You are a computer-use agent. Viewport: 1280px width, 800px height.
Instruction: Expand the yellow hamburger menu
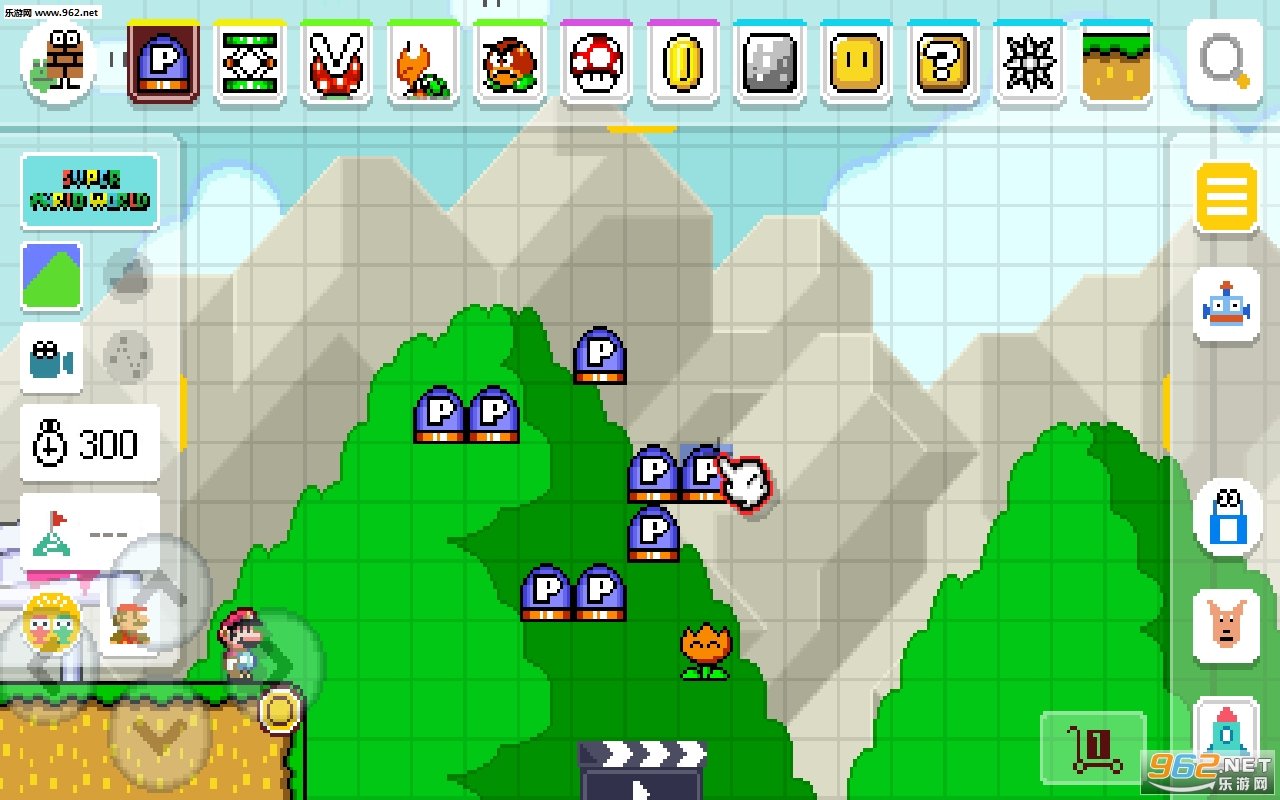pos(1224,196)
